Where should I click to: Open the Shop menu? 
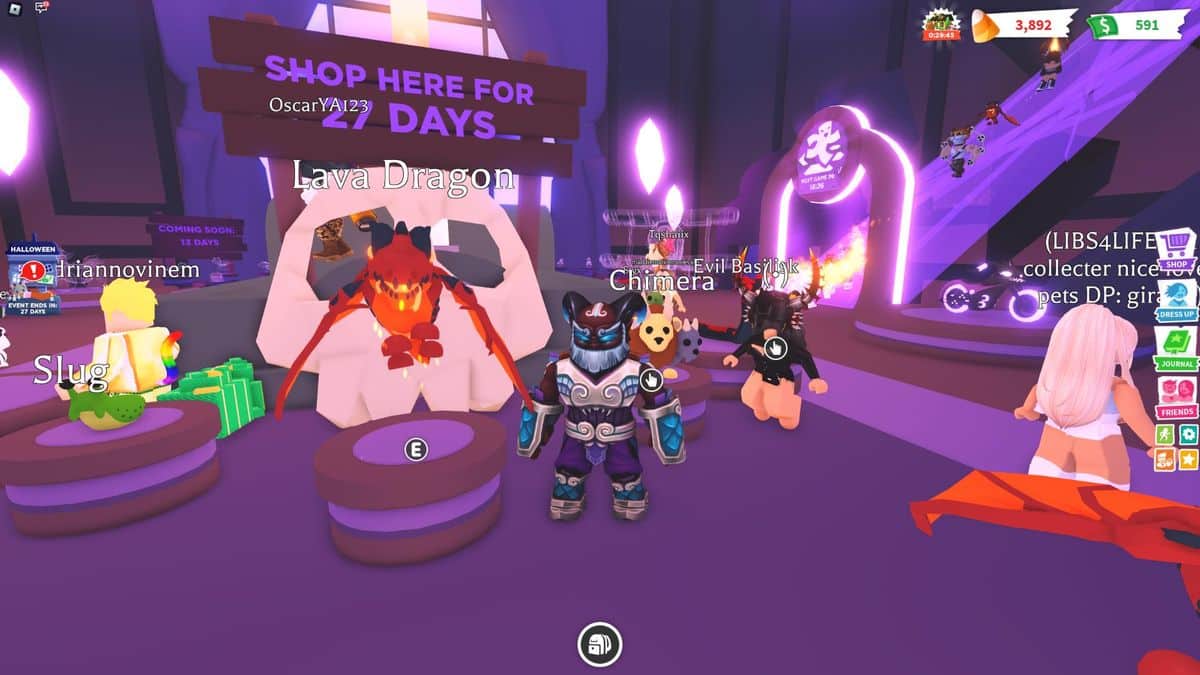(x=1177, y=251)
